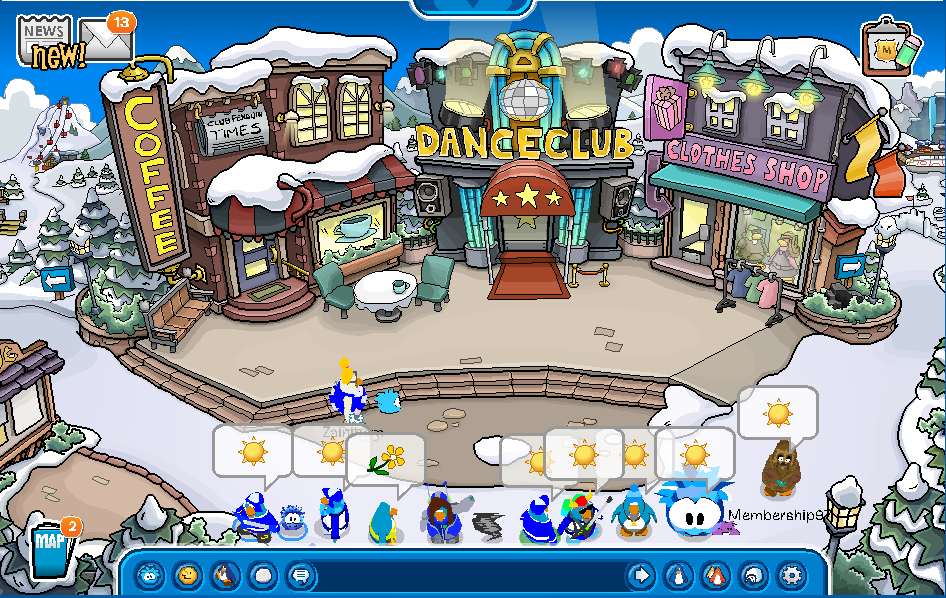Open the settings gear button

(791, 575)
